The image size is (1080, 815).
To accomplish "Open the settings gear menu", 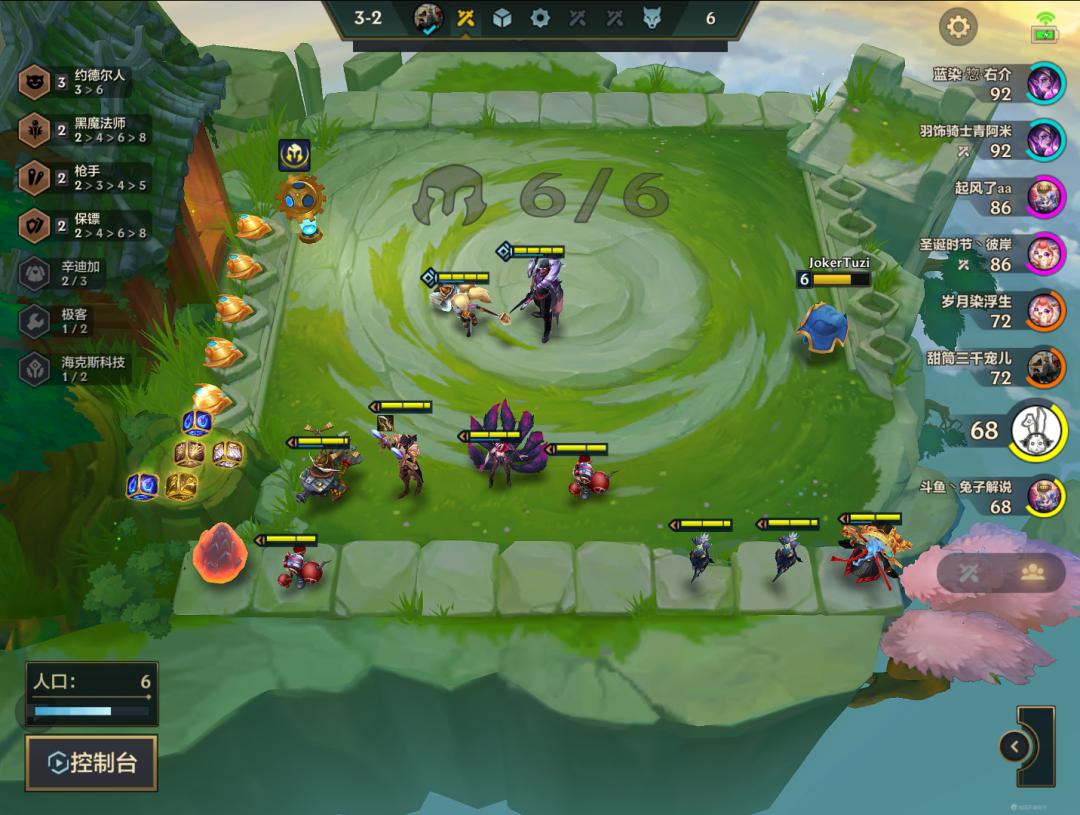I will [958, 27].
